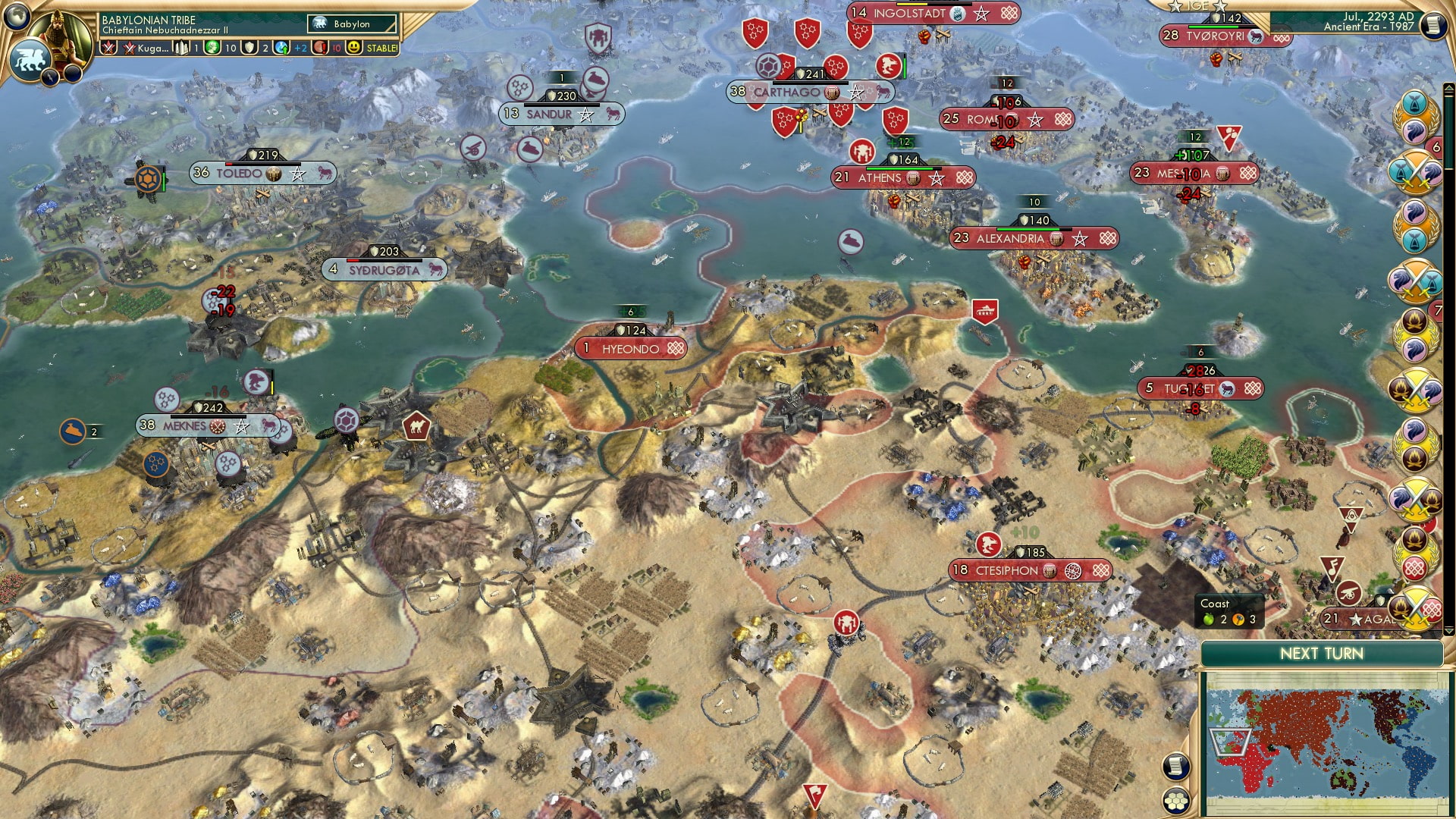Click the white city-count building icon in the status bar
Viewport: 1456px width, 819px height.
[181, 46]
